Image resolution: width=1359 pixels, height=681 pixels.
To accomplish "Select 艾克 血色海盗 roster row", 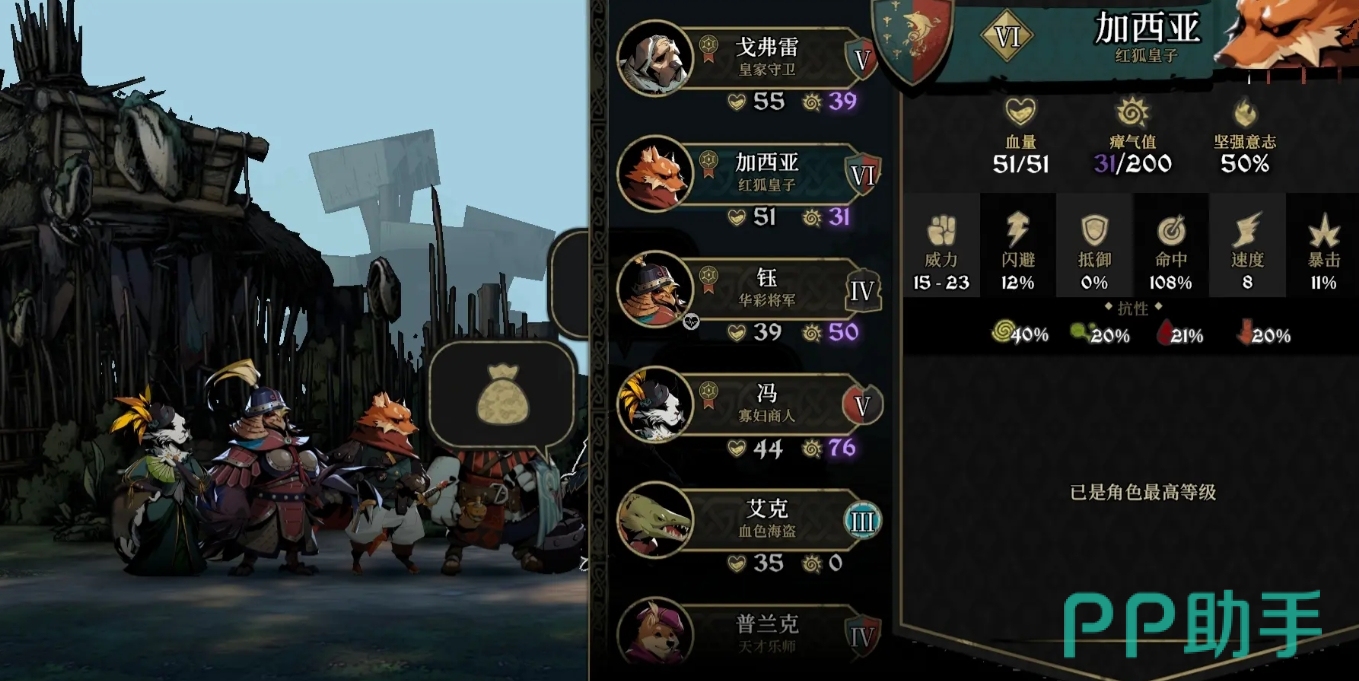I will click(767, 520).
